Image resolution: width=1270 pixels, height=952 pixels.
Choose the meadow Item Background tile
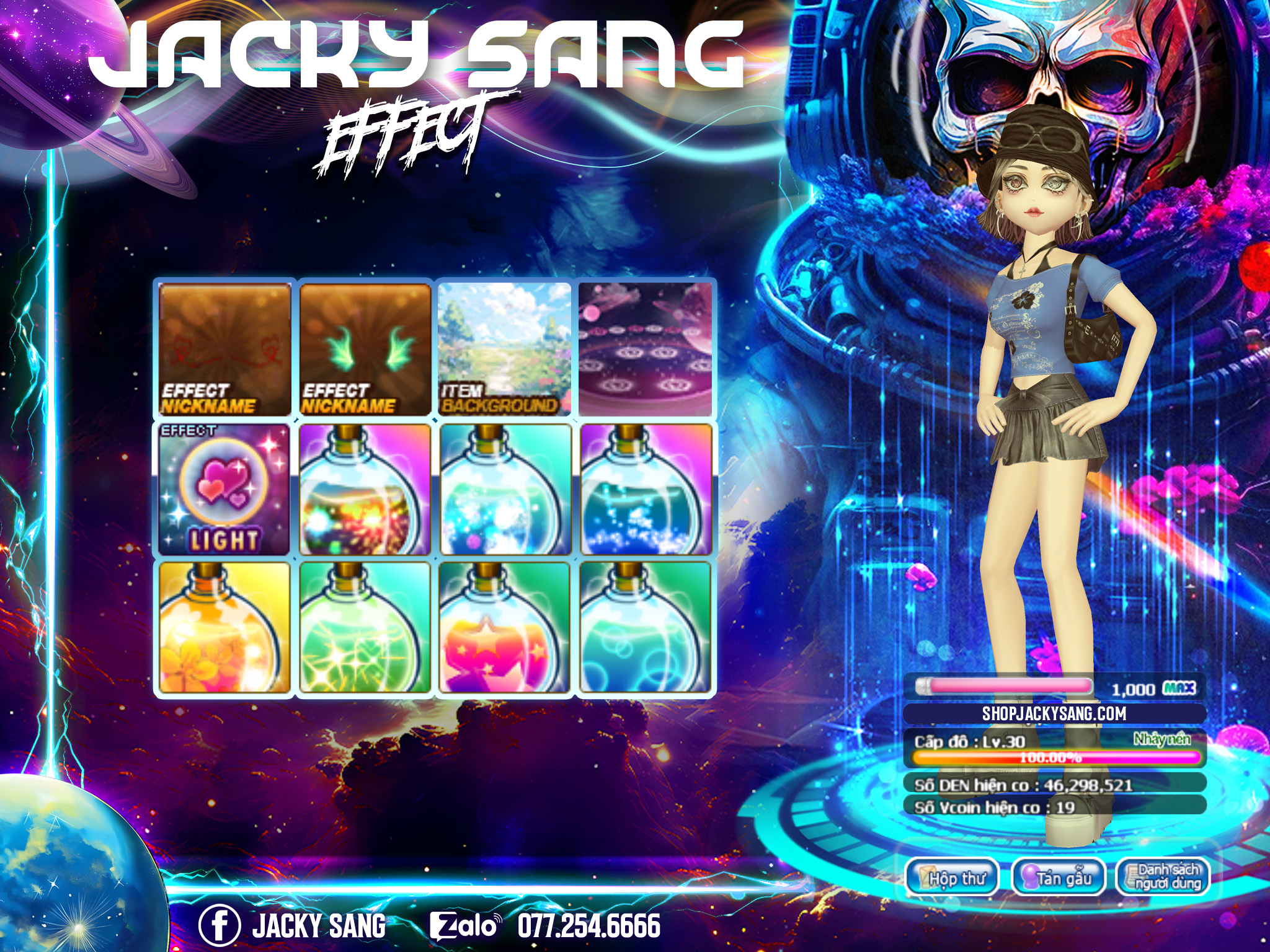click(x=505, y=350)
